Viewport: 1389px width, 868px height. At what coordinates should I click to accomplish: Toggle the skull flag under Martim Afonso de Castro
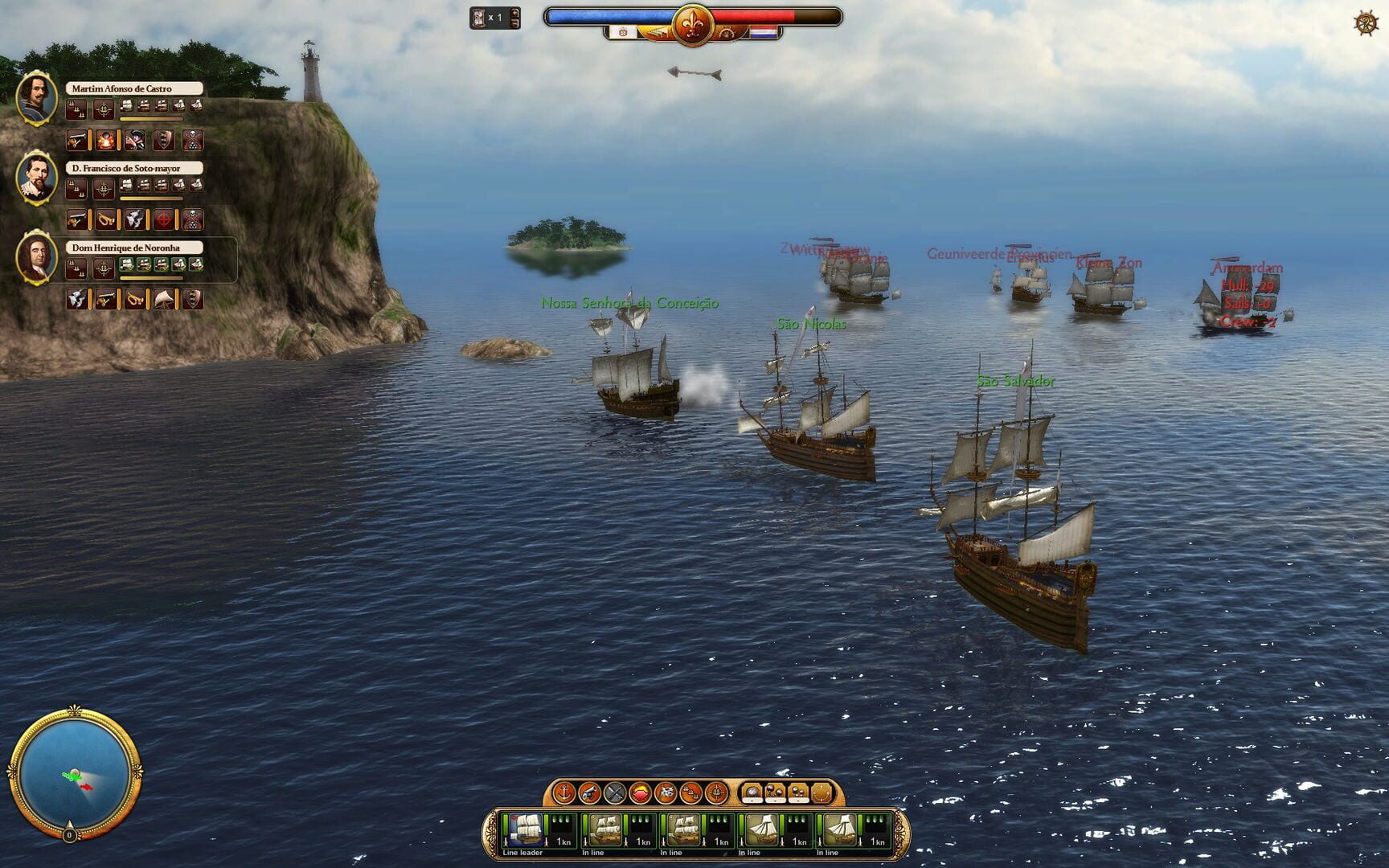click(x=192, y=140)
